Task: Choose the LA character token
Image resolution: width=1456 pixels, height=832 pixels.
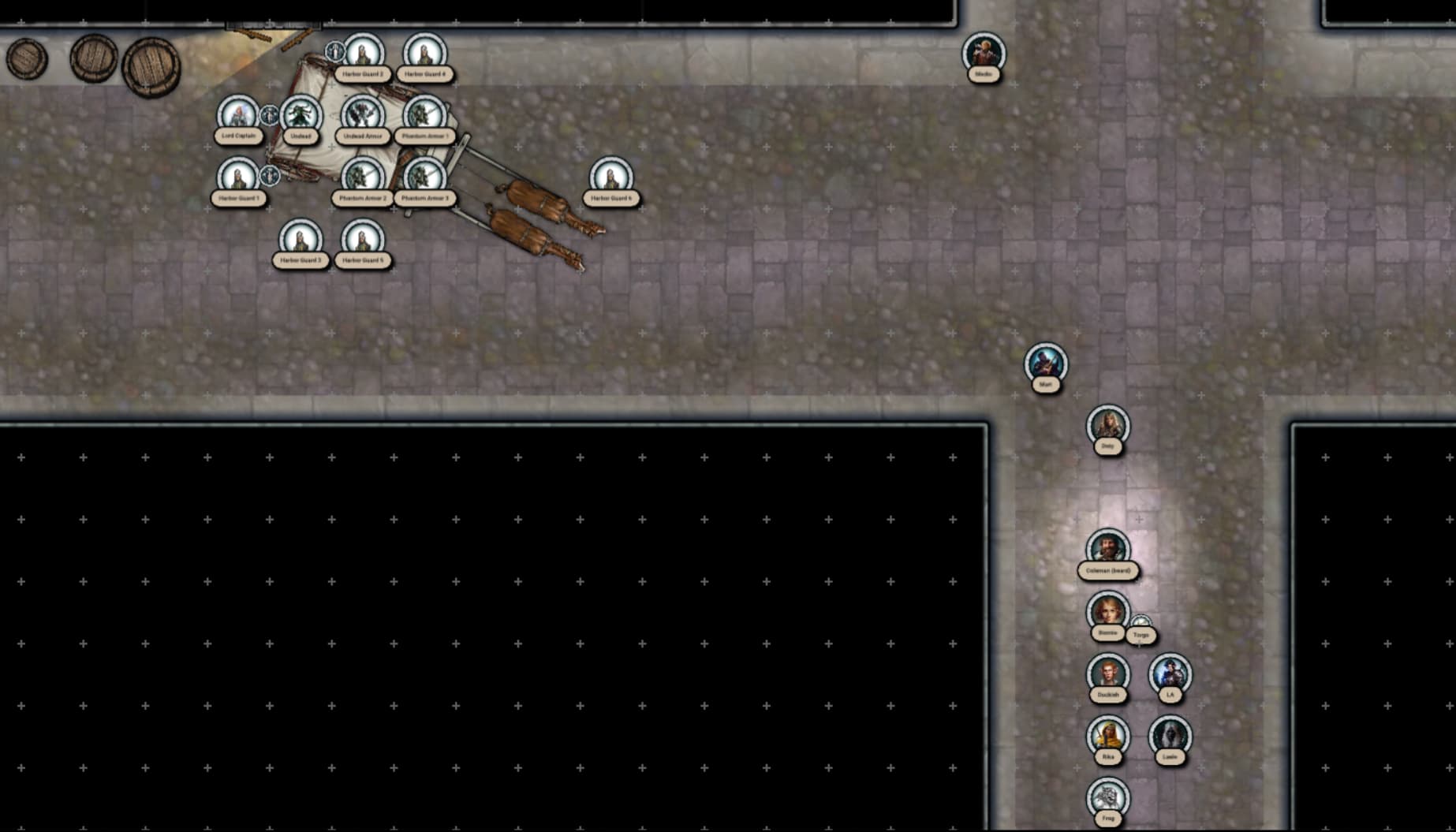Action: click(1170, 673)
